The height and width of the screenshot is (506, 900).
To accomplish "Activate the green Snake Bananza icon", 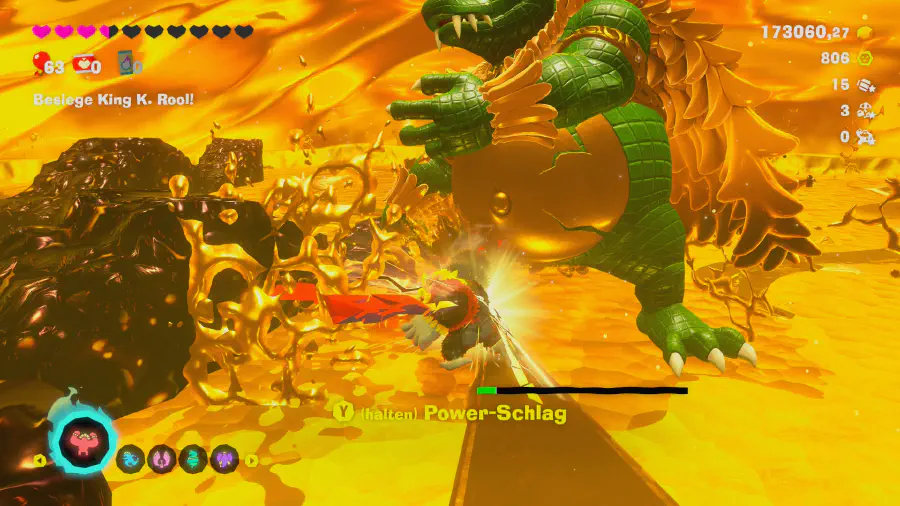I will [x=193, y=459].
